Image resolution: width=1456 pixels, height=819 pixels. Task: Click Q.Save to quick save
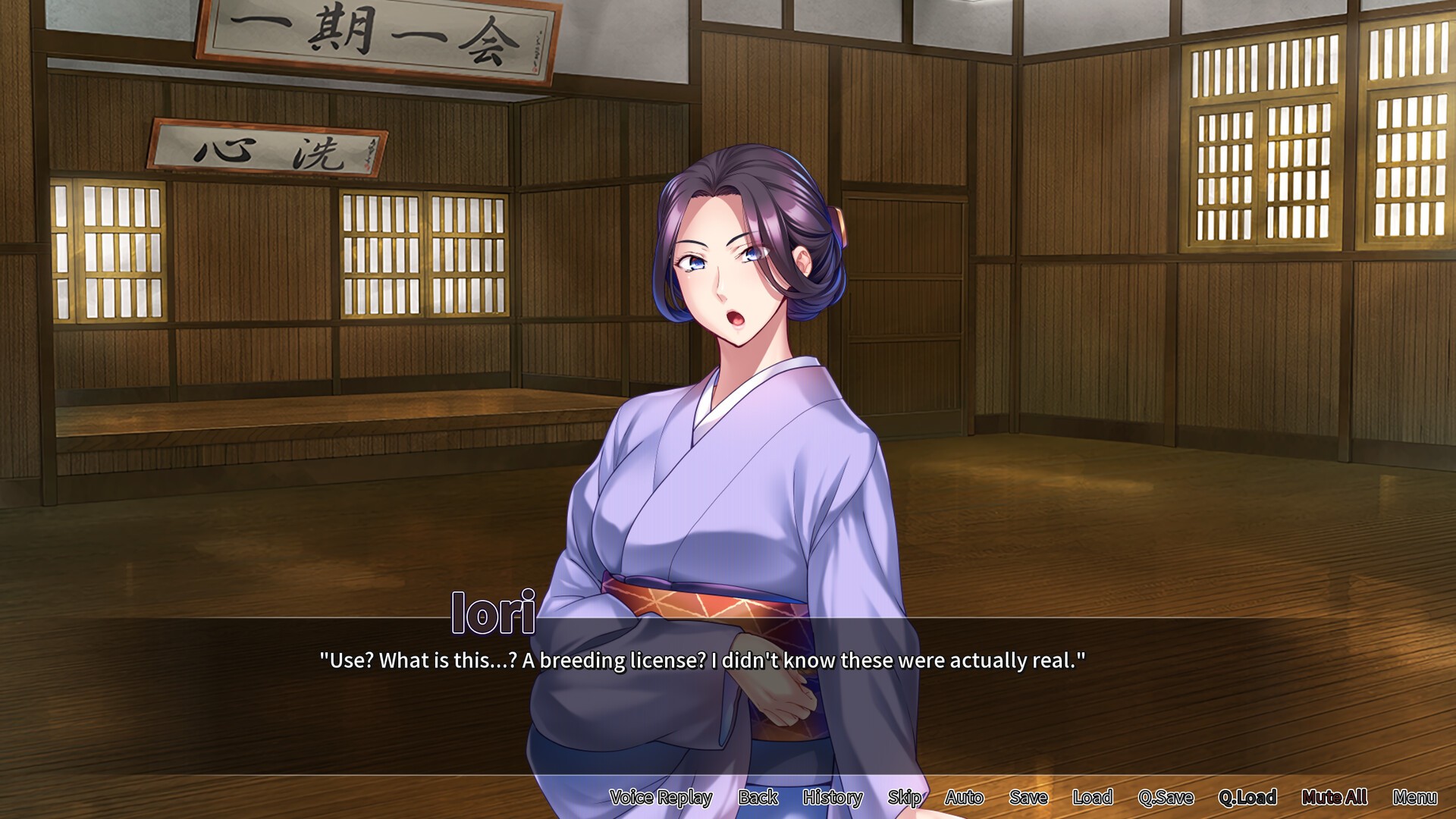1166,797
